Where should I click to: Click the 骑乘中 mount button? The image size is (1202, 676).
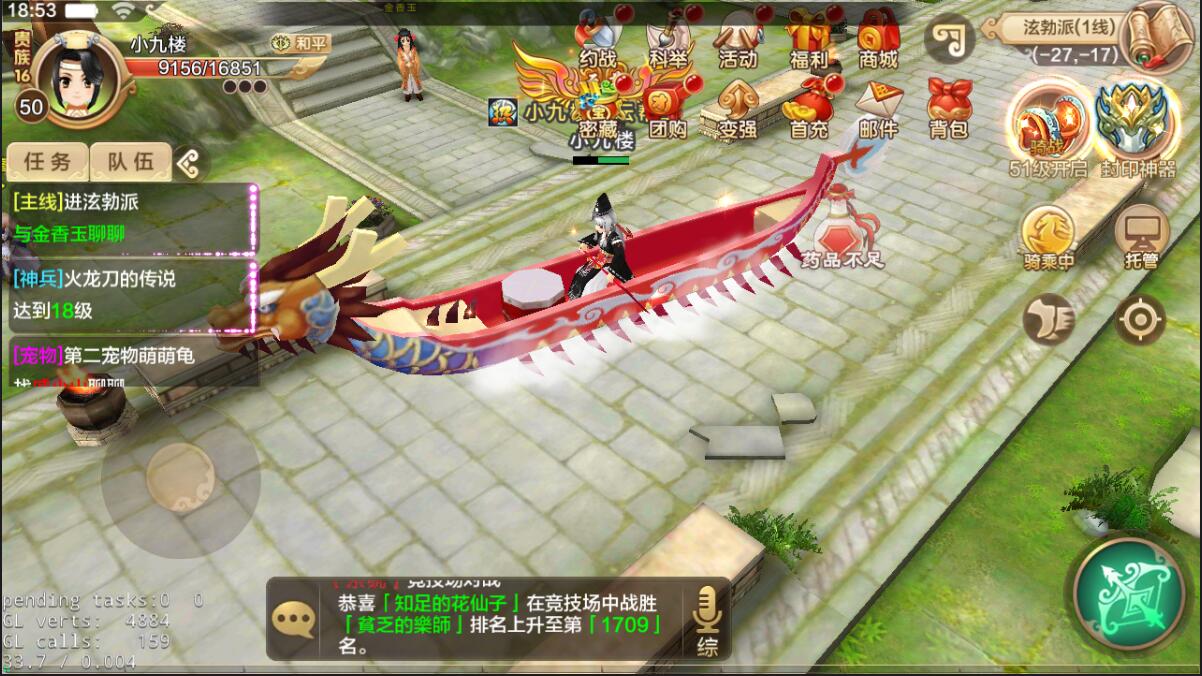pos(1048,238)
